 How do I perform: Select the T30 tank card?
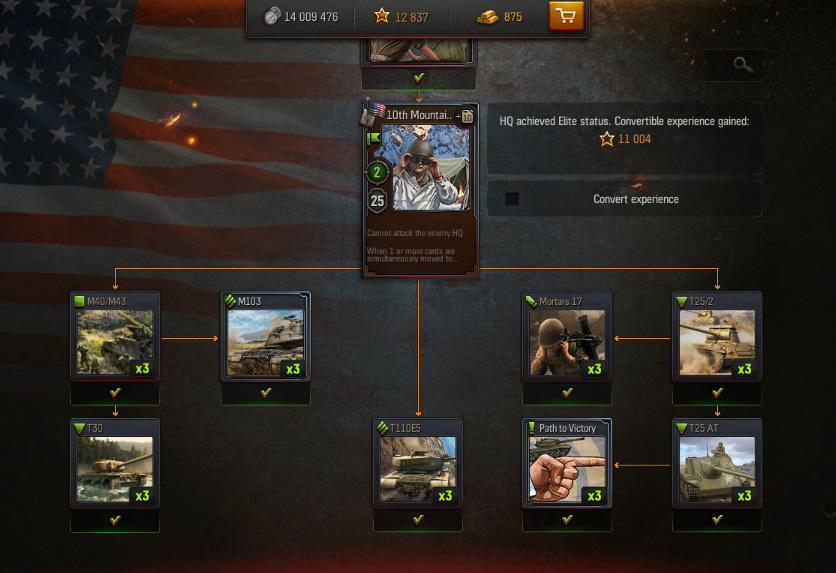(x=115, y=464)
